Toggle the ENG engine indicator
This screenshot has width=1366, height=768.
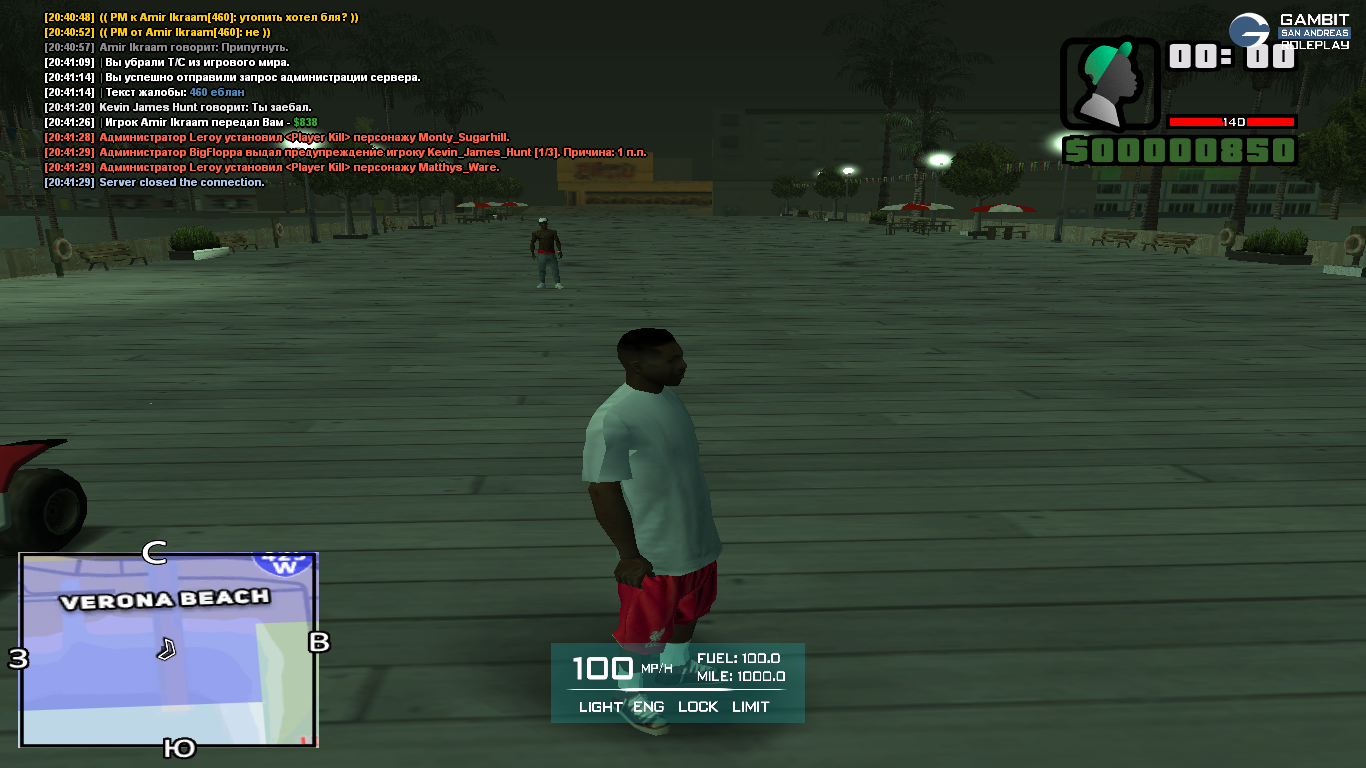click(x=649, y=707)
